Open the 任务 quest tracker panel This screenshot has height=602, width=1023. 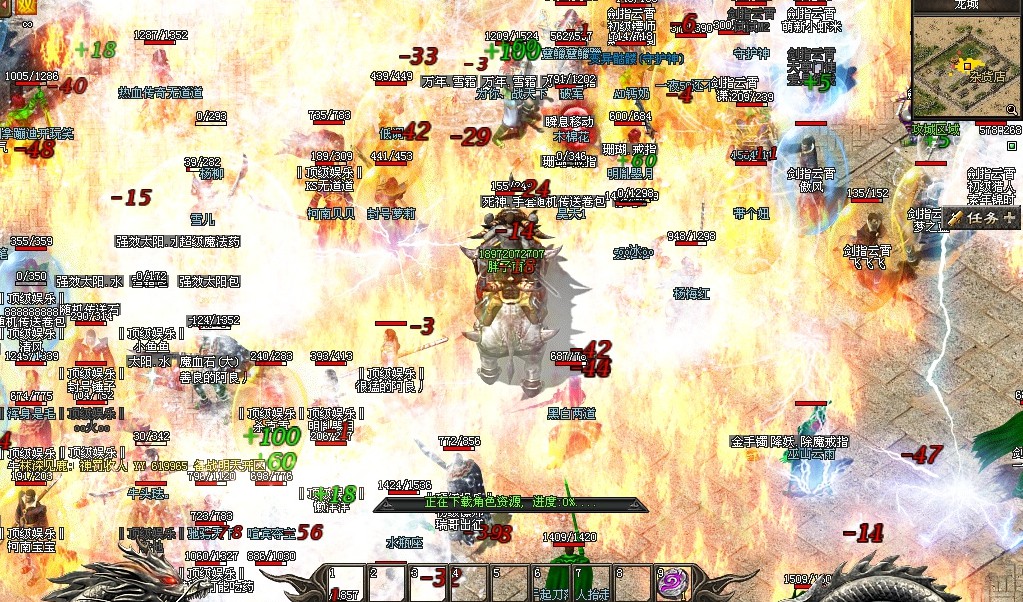(979, 217)
